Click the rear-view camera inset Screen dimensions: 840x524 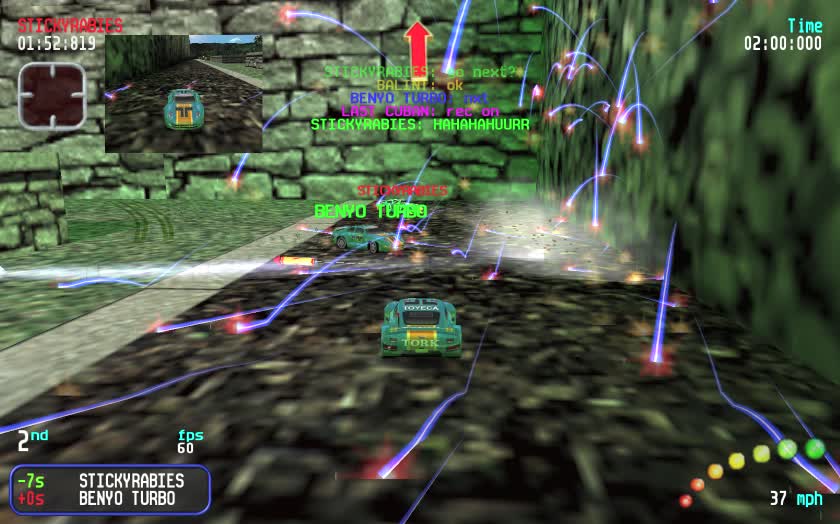coord(184,93)
